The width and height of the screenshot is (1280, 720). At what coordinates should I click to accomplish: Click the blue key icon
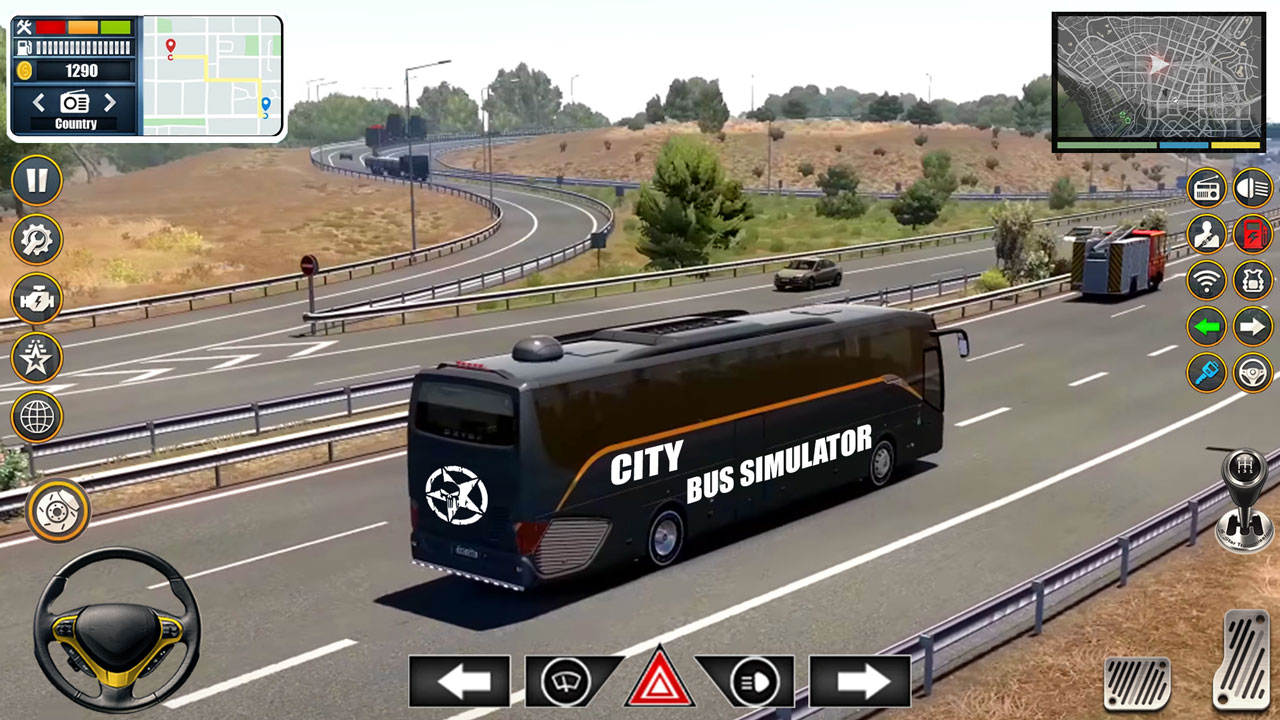pos(1205,372)
